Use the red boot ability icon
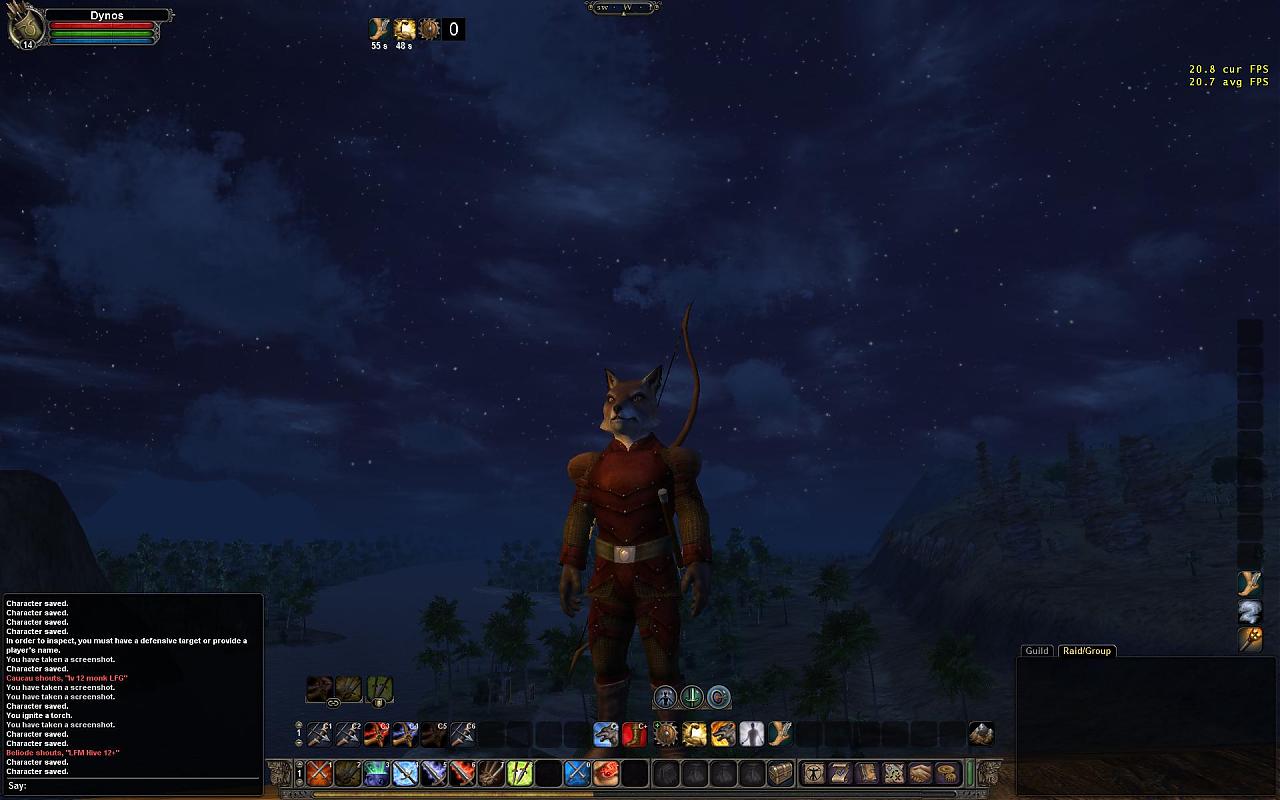 point(635,735)
